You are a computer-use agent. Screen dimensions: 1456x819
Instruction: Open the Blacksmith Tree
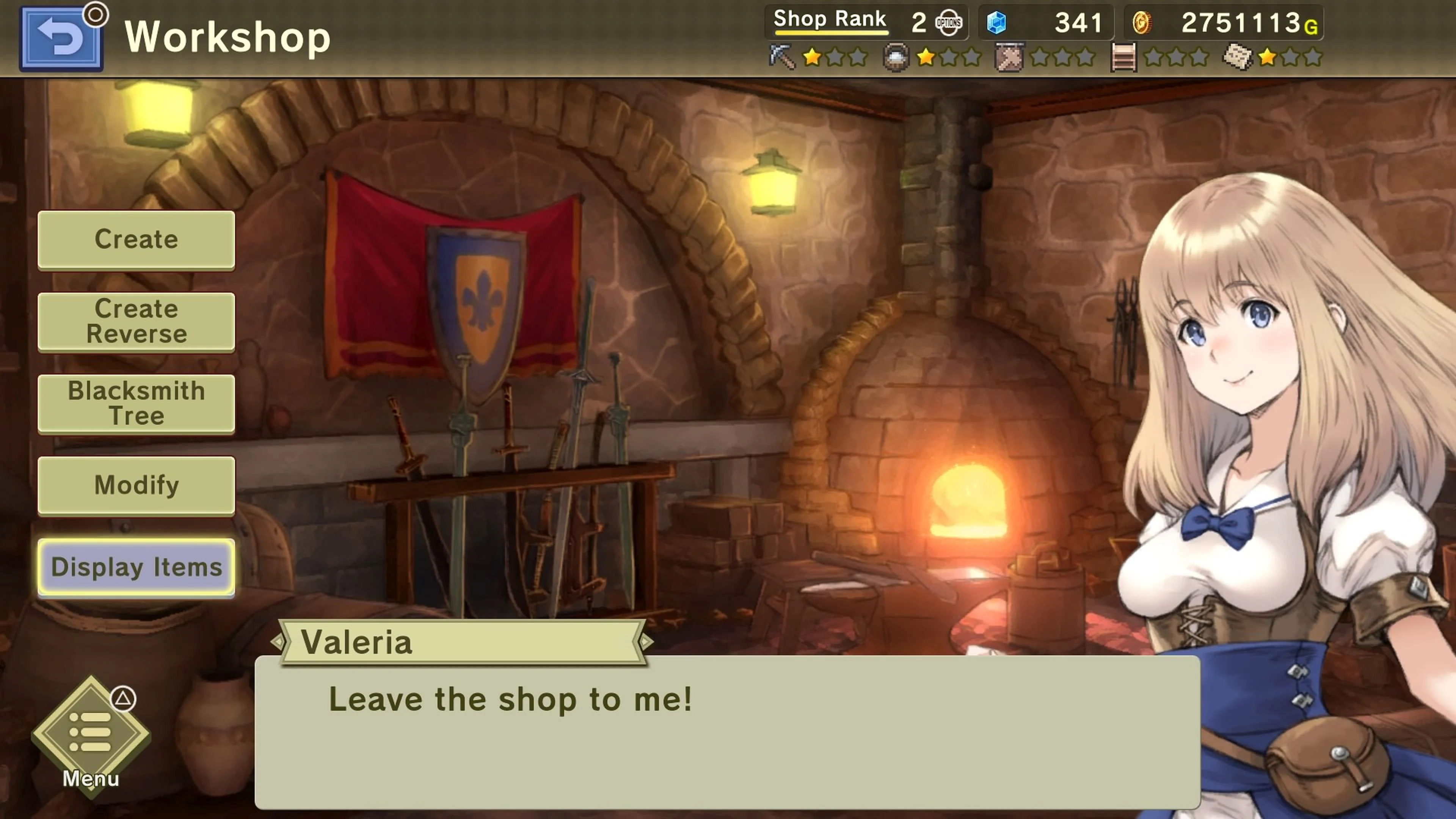(x=136, y=403)
